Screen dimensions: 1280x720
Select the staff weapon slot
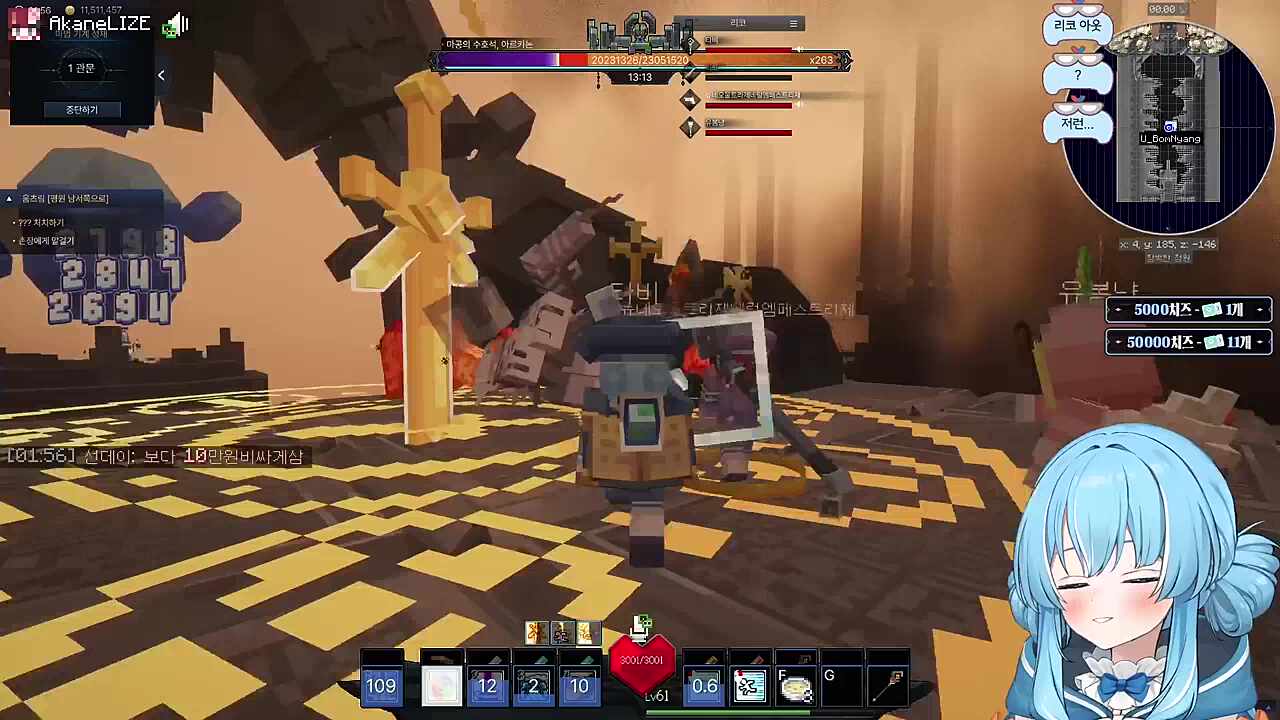889,685
